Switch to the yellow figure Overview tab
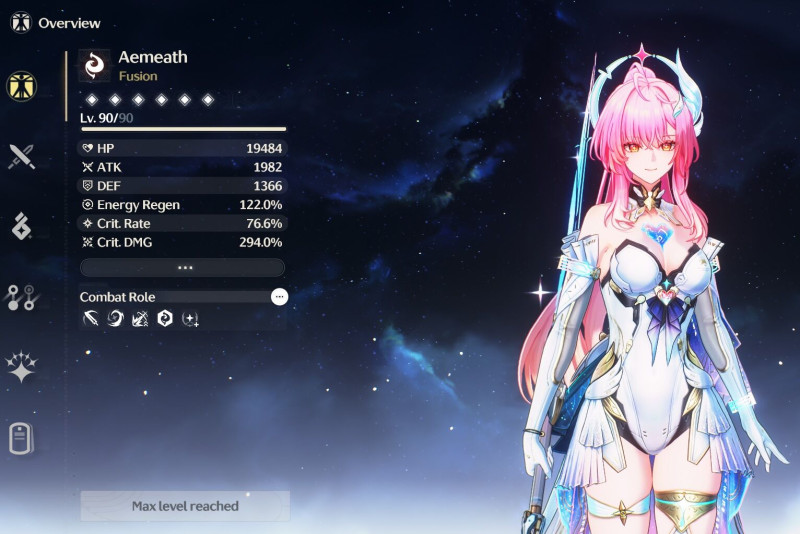Image resolution: width=800 pixels, height=534 pixels. 21,86
